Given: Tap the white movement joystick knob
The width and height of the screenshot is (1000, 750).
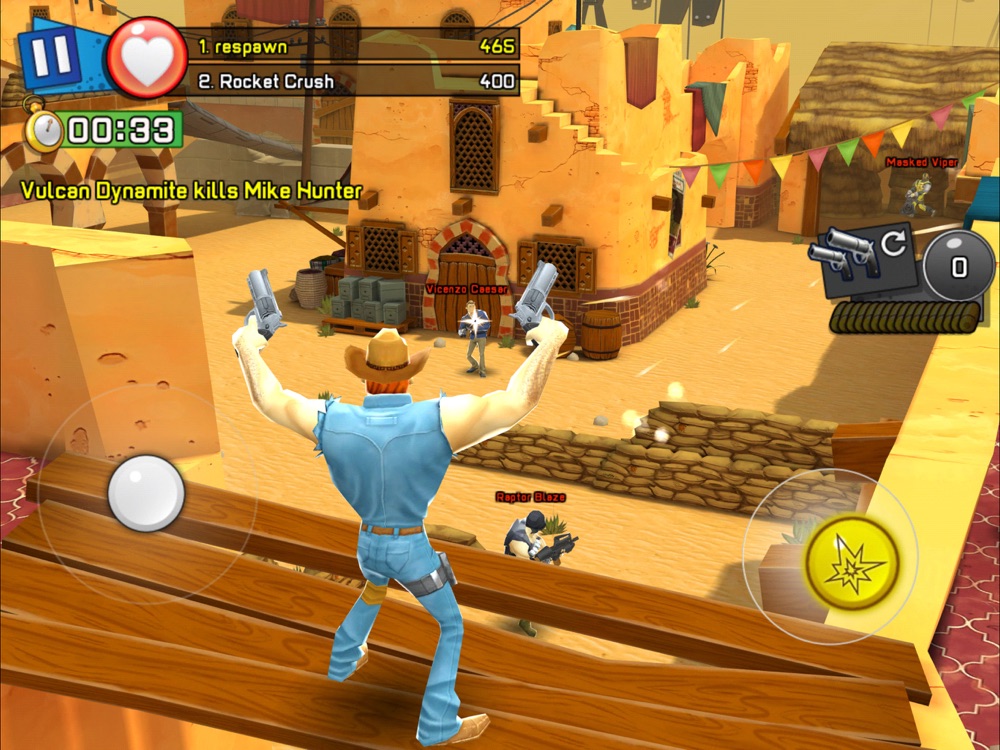Looking at the screenshot, I should [146, 493].
